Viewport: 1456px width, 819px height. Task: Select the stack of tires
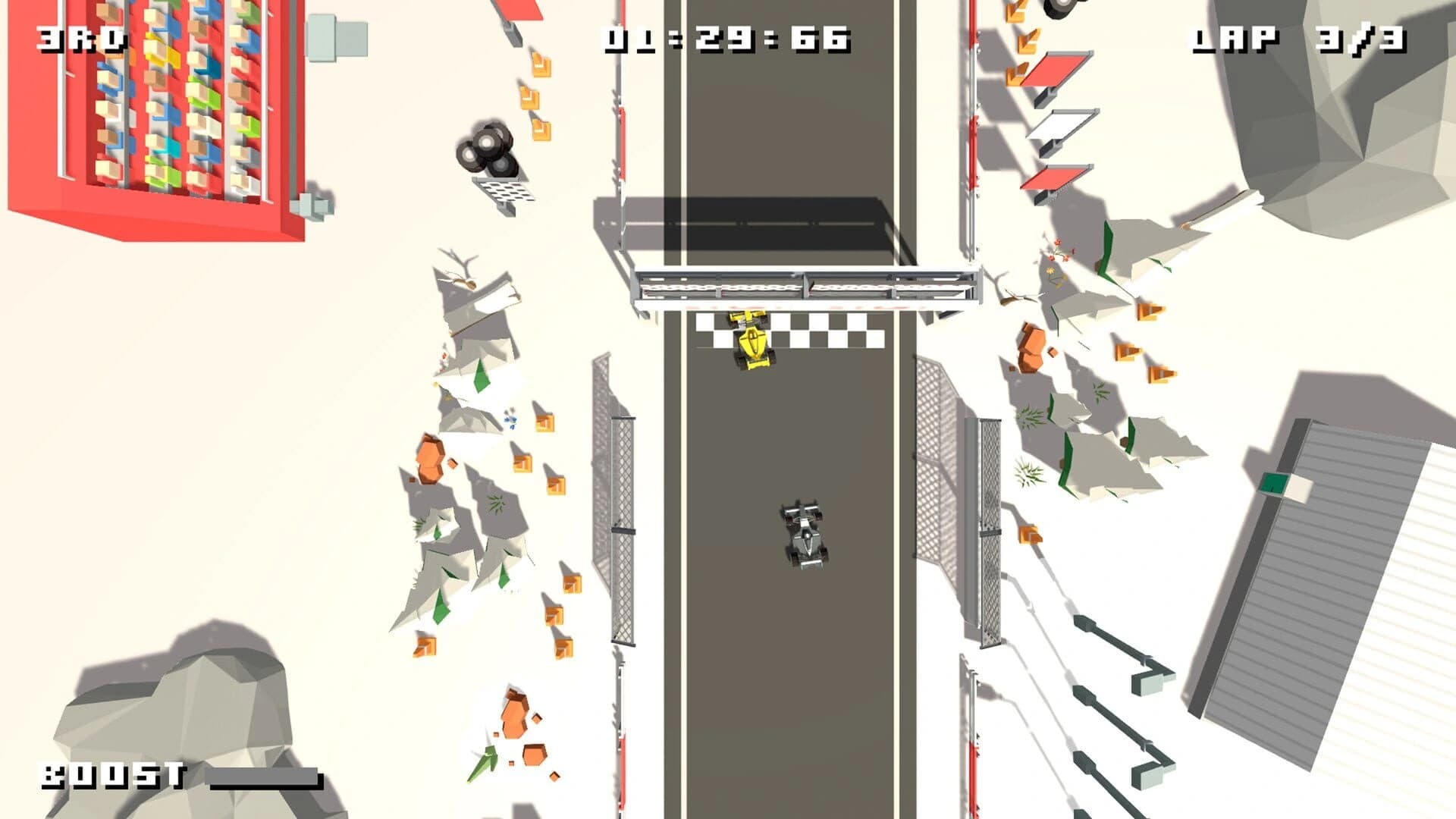(x=485, y=148)
